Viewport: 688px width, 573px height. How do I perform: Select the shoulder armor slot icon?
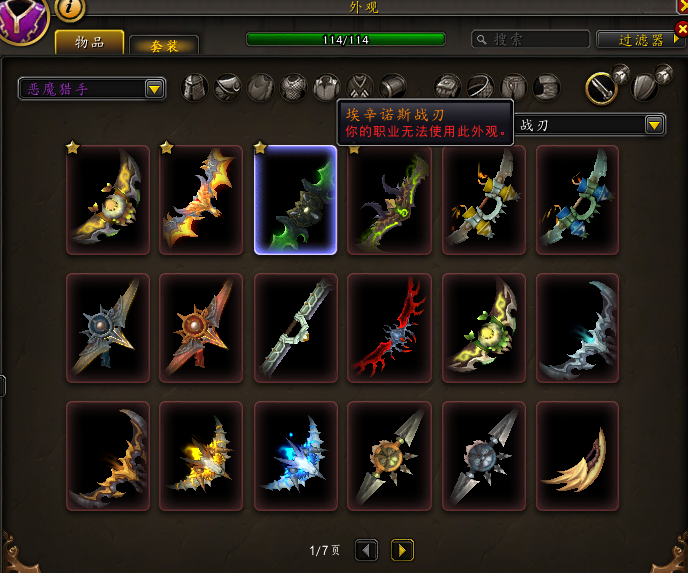point(228,87)
